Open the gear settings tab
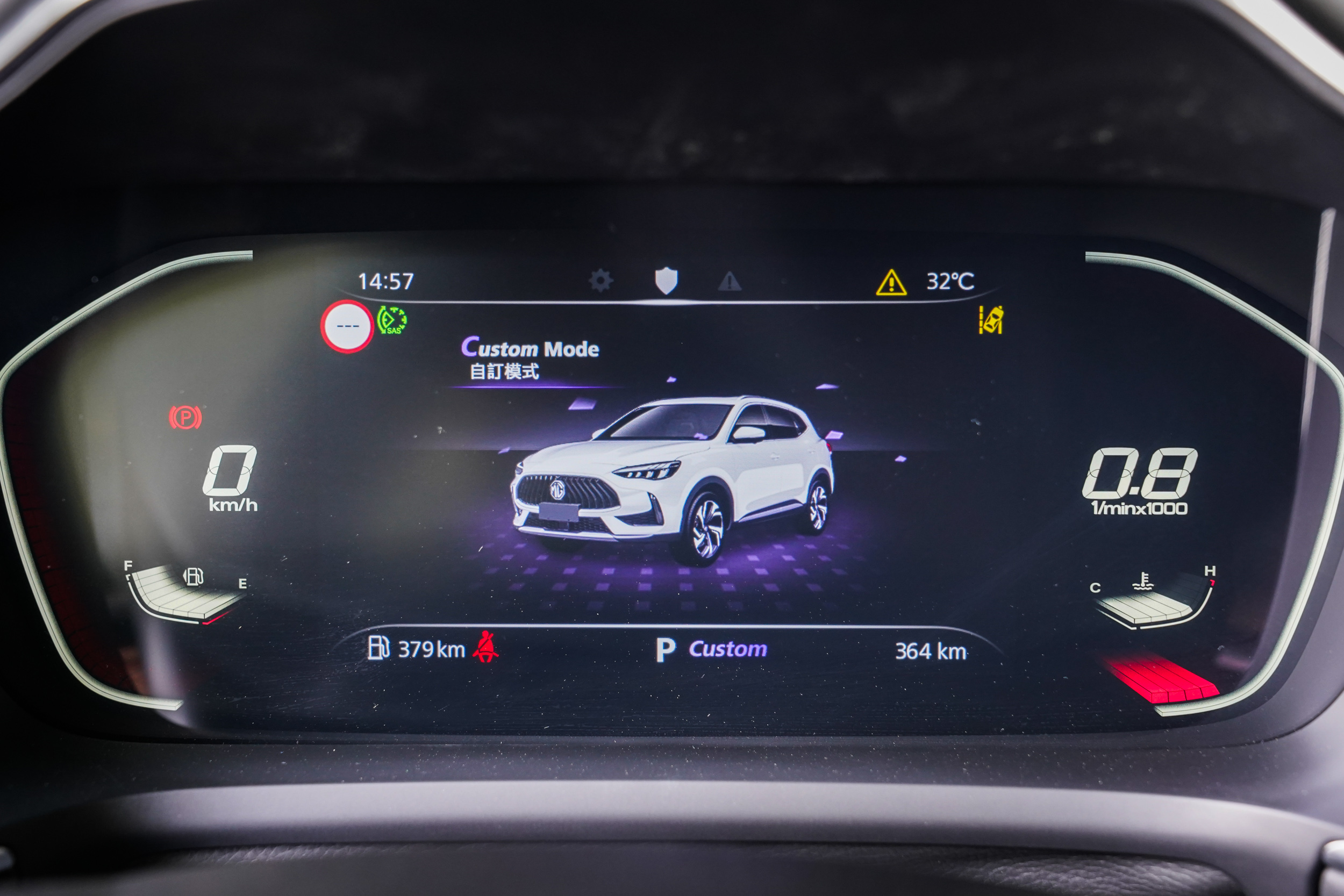Image resolution: width=1344 pixels, height=896 pixels. point(600,281)
